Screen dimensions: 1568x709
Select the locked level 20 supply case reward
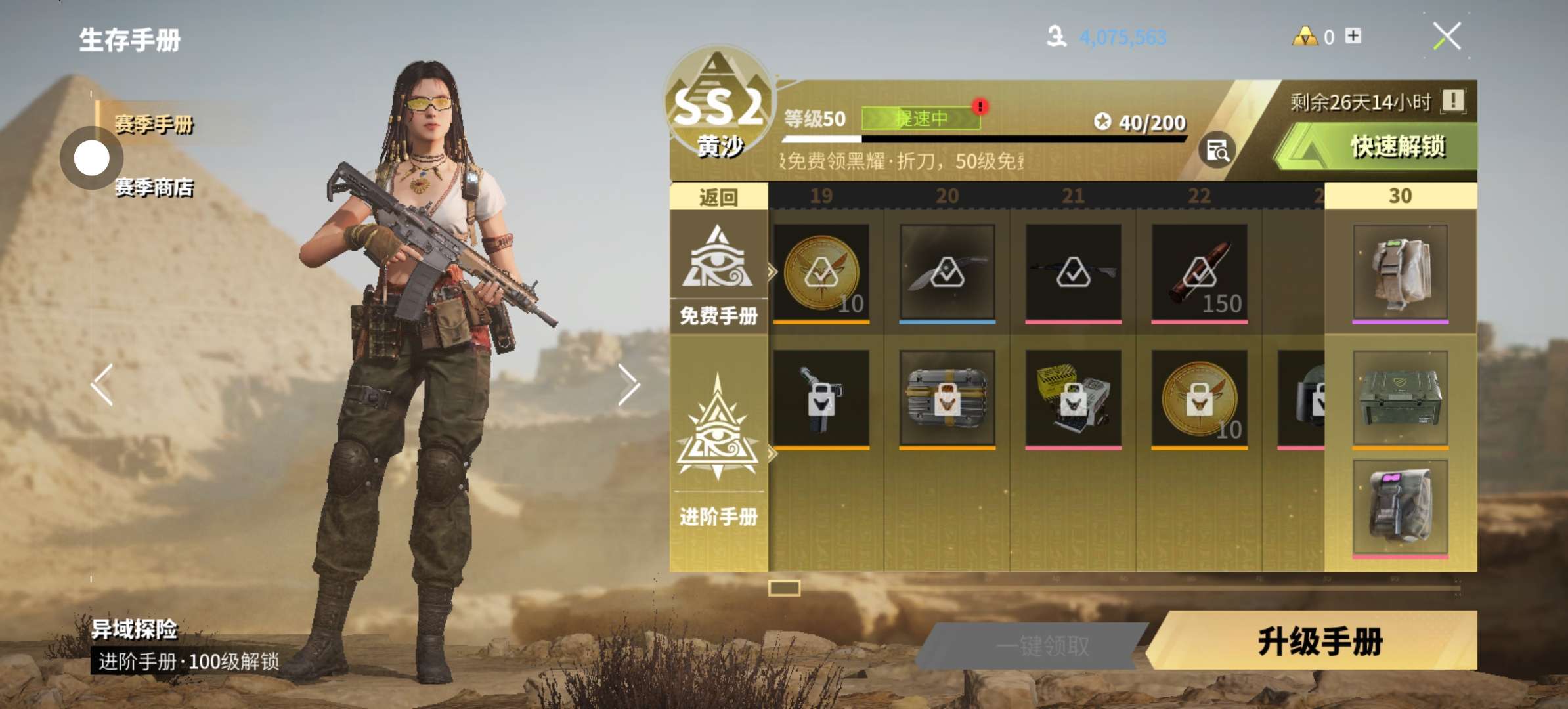pyautogui.click(x=947, y=398)
